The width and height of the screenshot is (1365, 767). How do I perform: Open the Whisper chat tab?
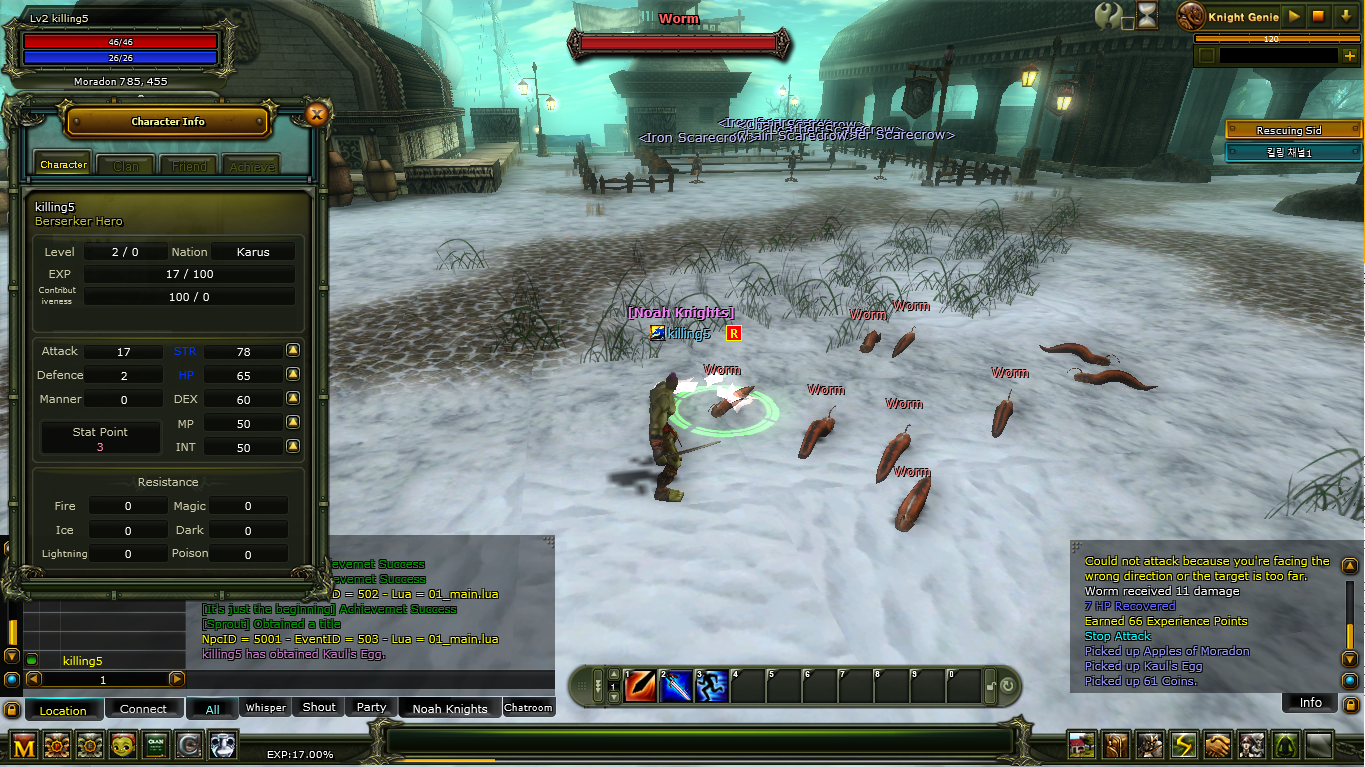[266, 707]
